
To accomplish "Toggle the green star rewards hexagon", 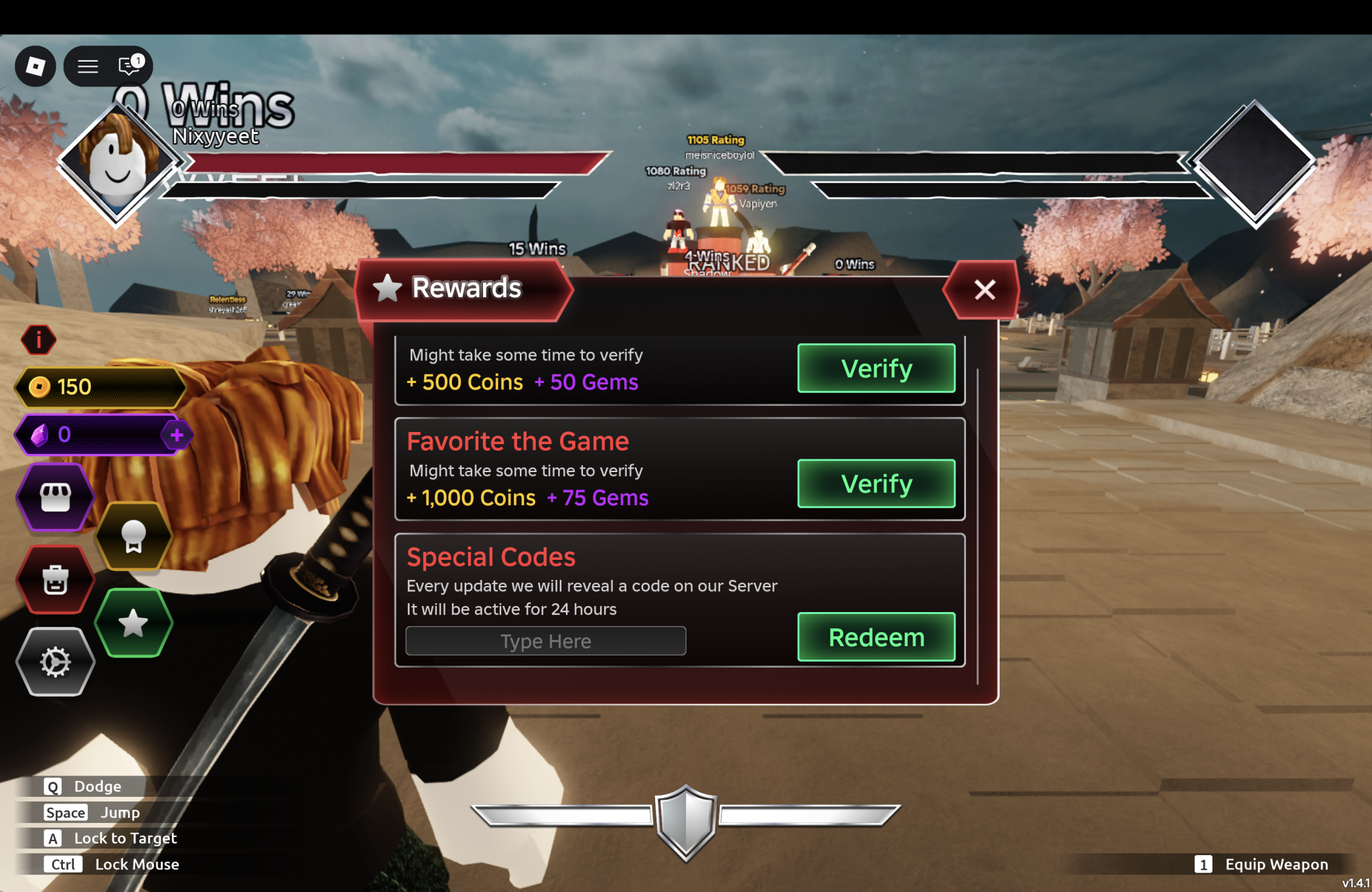I will pos(133,623).
